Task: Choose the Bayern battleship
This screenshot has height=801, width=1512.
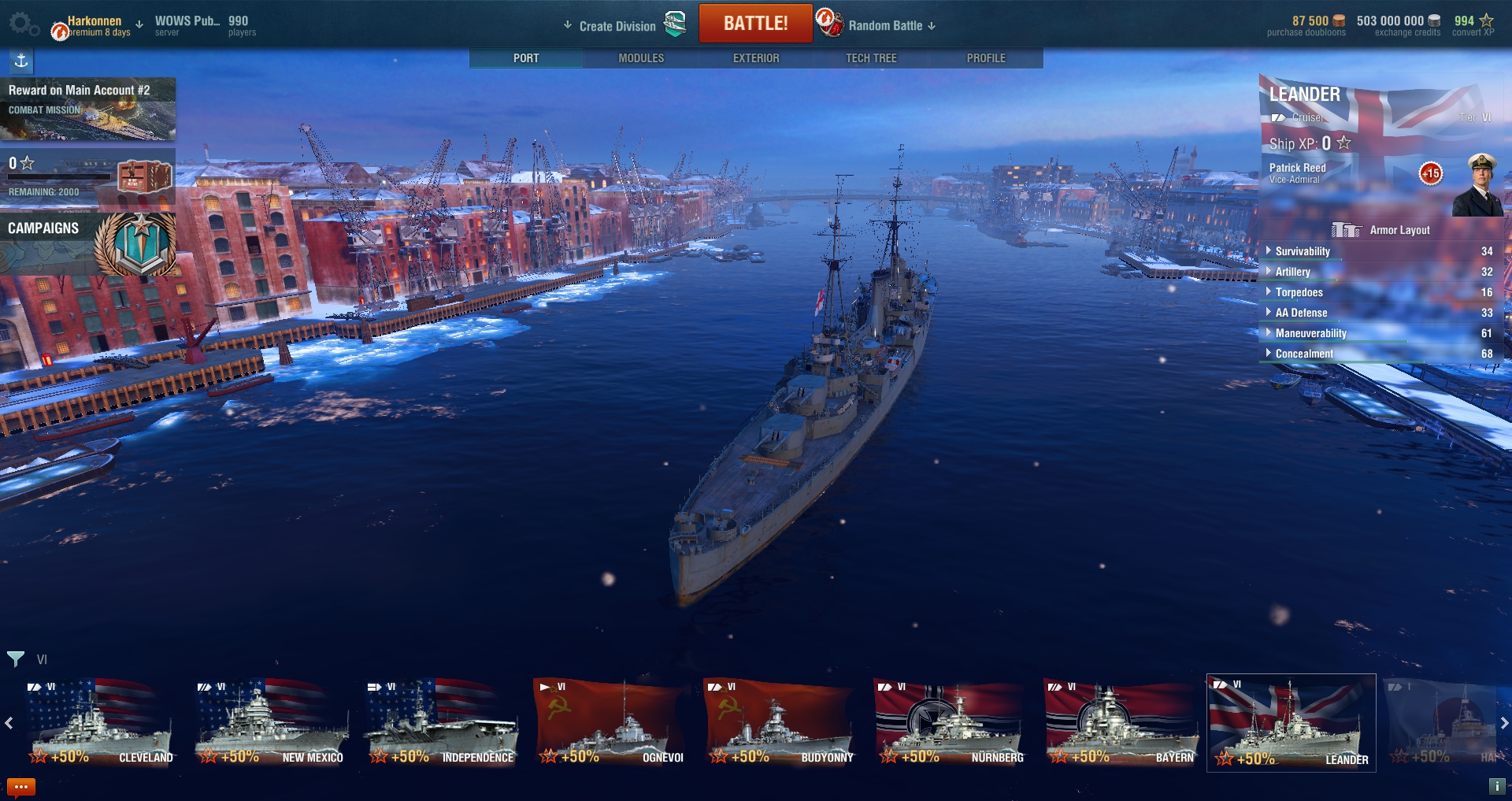Action: (x=1121, y=723)
